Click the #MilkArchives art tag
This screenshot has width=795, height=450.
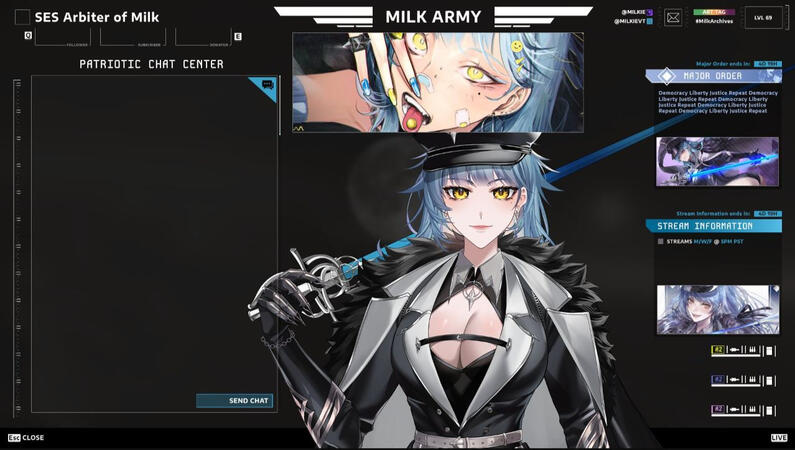(x=715, y=21)
